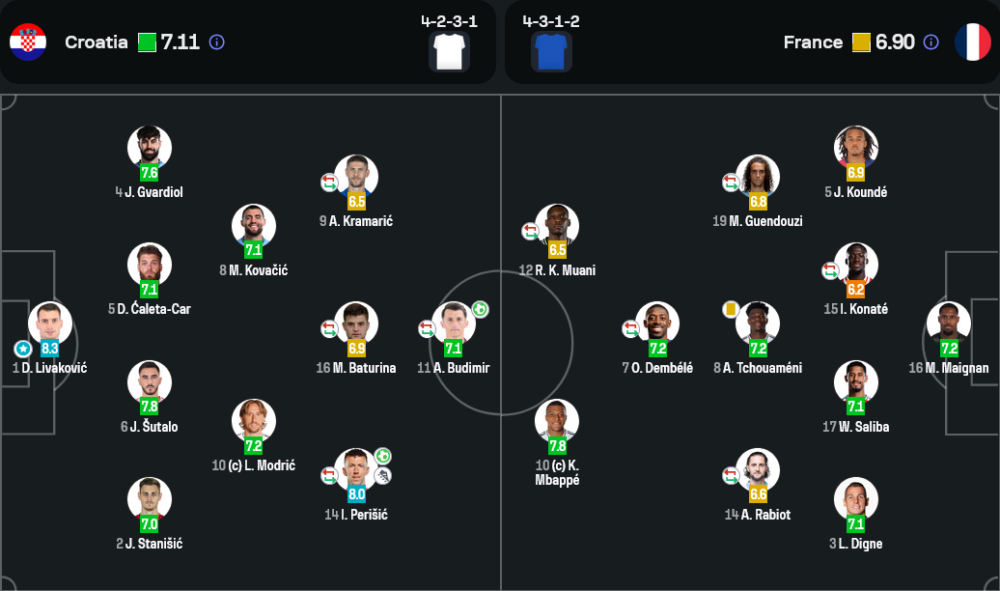The height and width of the screenshot is (591, 1000).
Task: Open L. Modrić's player details
Action: pos(253,421)
